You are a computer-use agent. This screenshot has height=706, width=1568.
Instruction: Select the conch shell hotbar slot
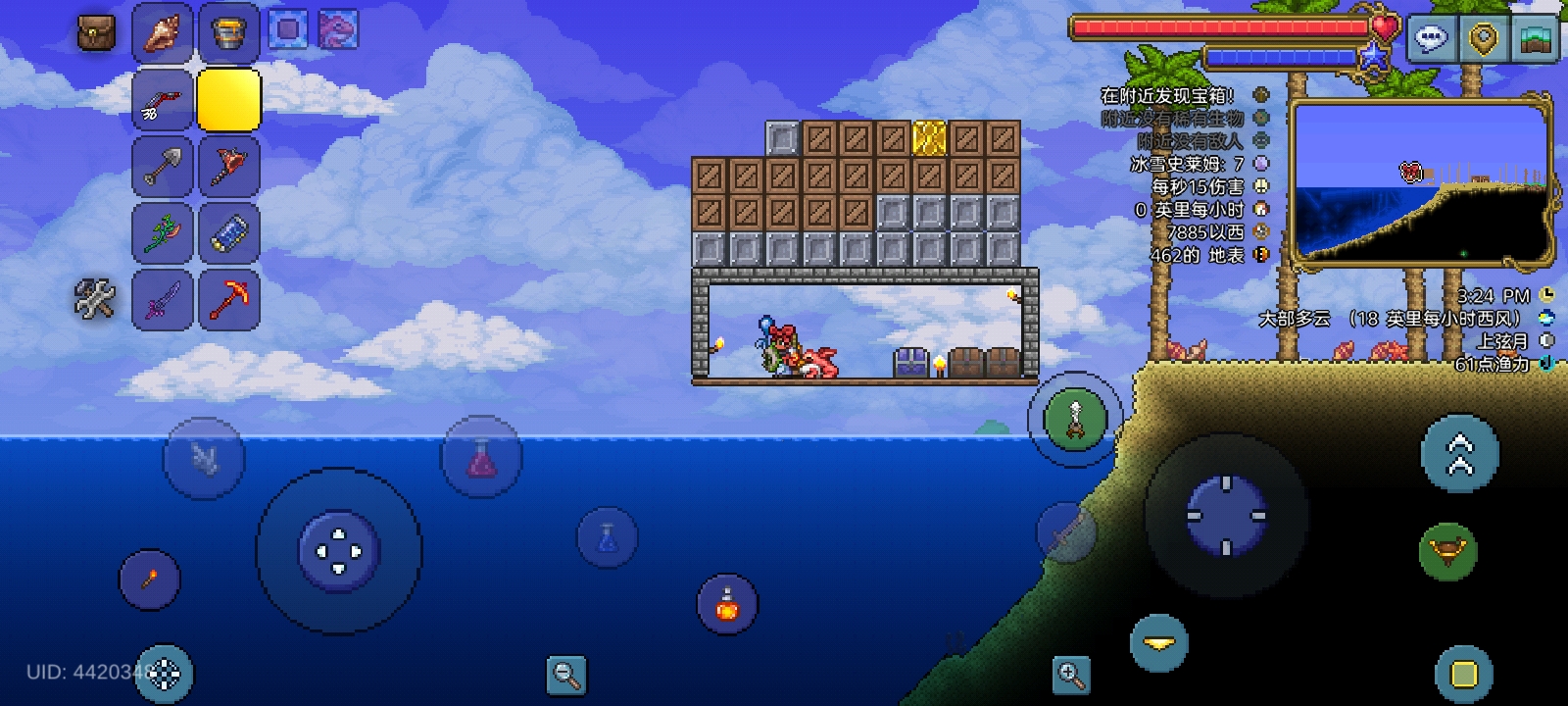coord(163,33)
